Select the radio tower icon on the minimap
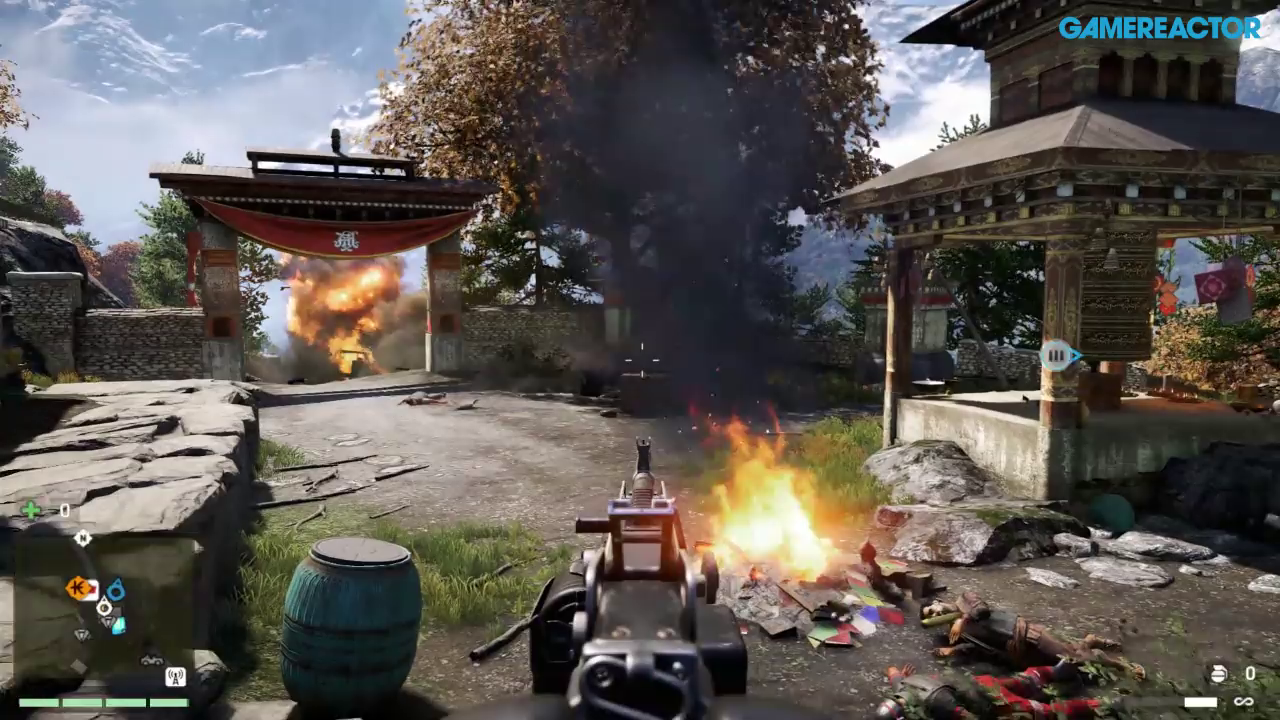This screenshot has height=720, width=1280. (x=176, y=676)
